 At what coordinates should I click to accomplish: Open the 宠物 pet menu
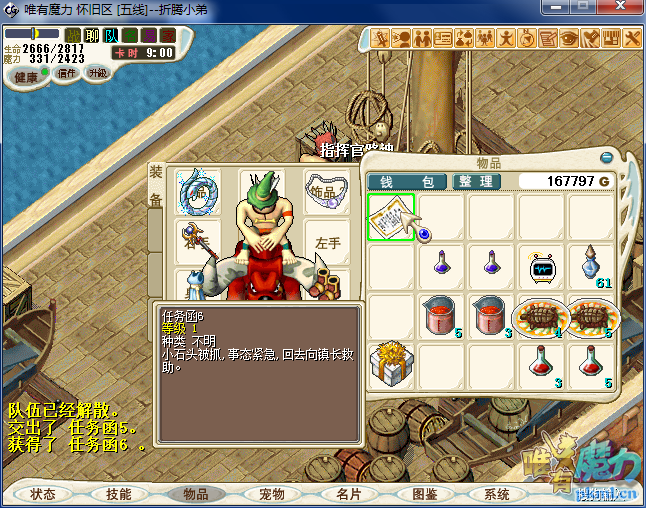[x=271, y=494]
